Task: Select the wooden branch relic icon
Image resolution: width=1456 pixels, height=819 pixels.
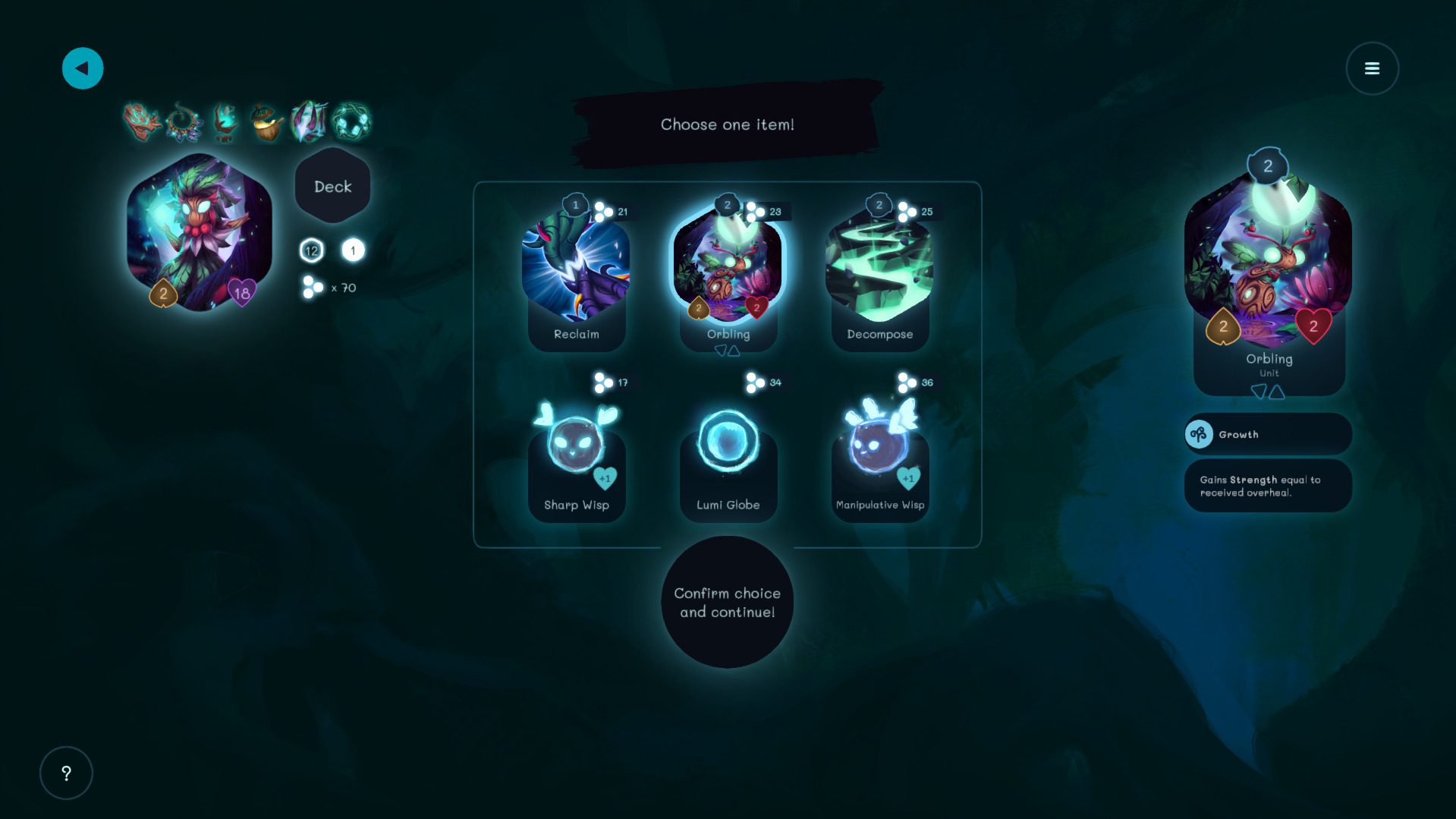Action: pos(143,121)
